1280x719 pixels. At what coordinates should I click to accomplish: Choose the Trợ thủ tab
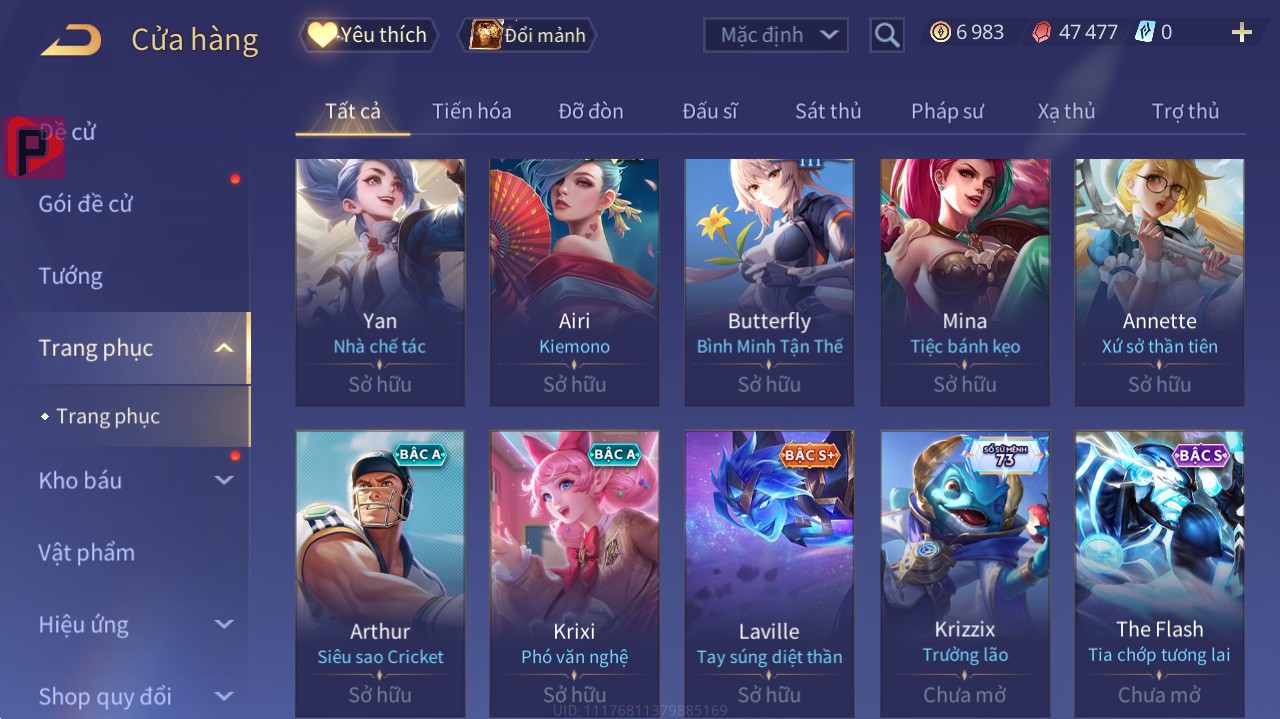click(x=1185, y=111)
